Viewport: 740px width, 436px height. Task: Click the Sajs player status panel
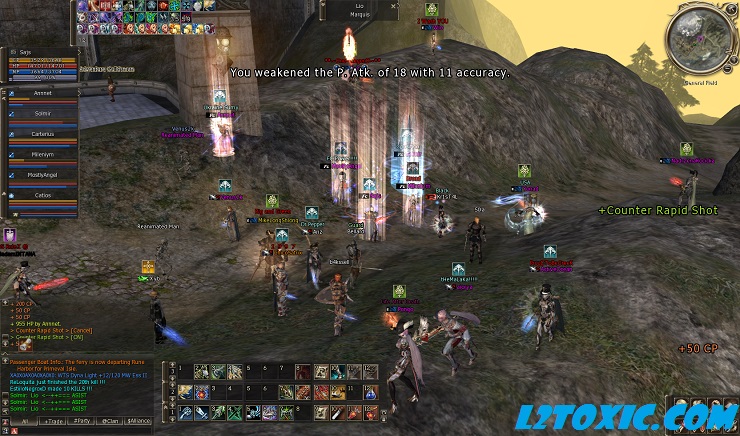(x=40, y=65)
